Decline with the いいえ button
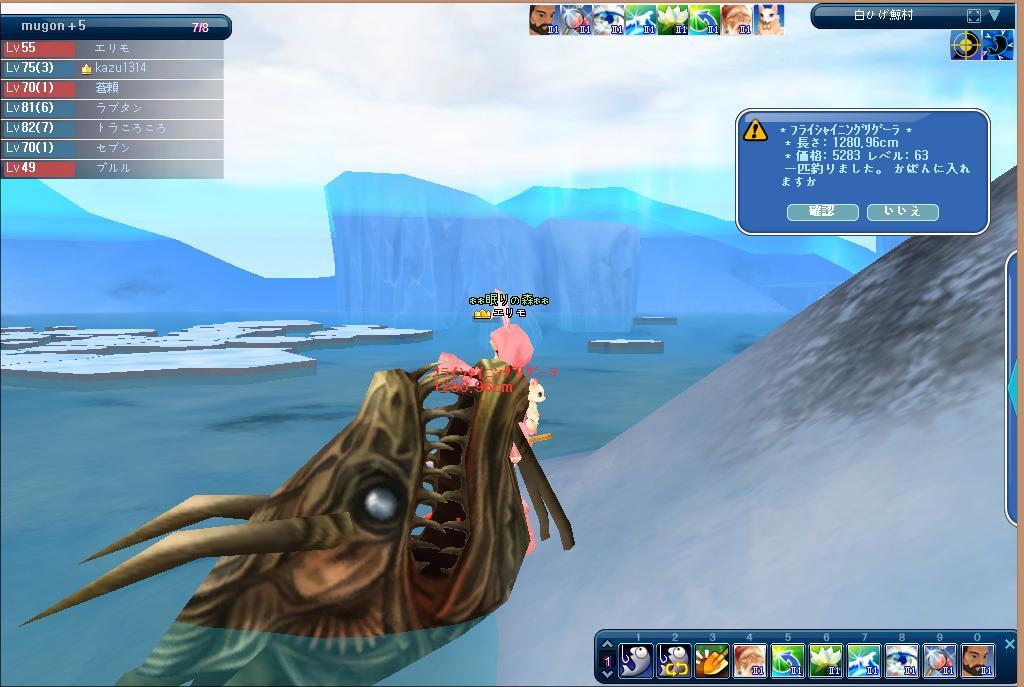Screen dimensions: 1024x687 902,211
